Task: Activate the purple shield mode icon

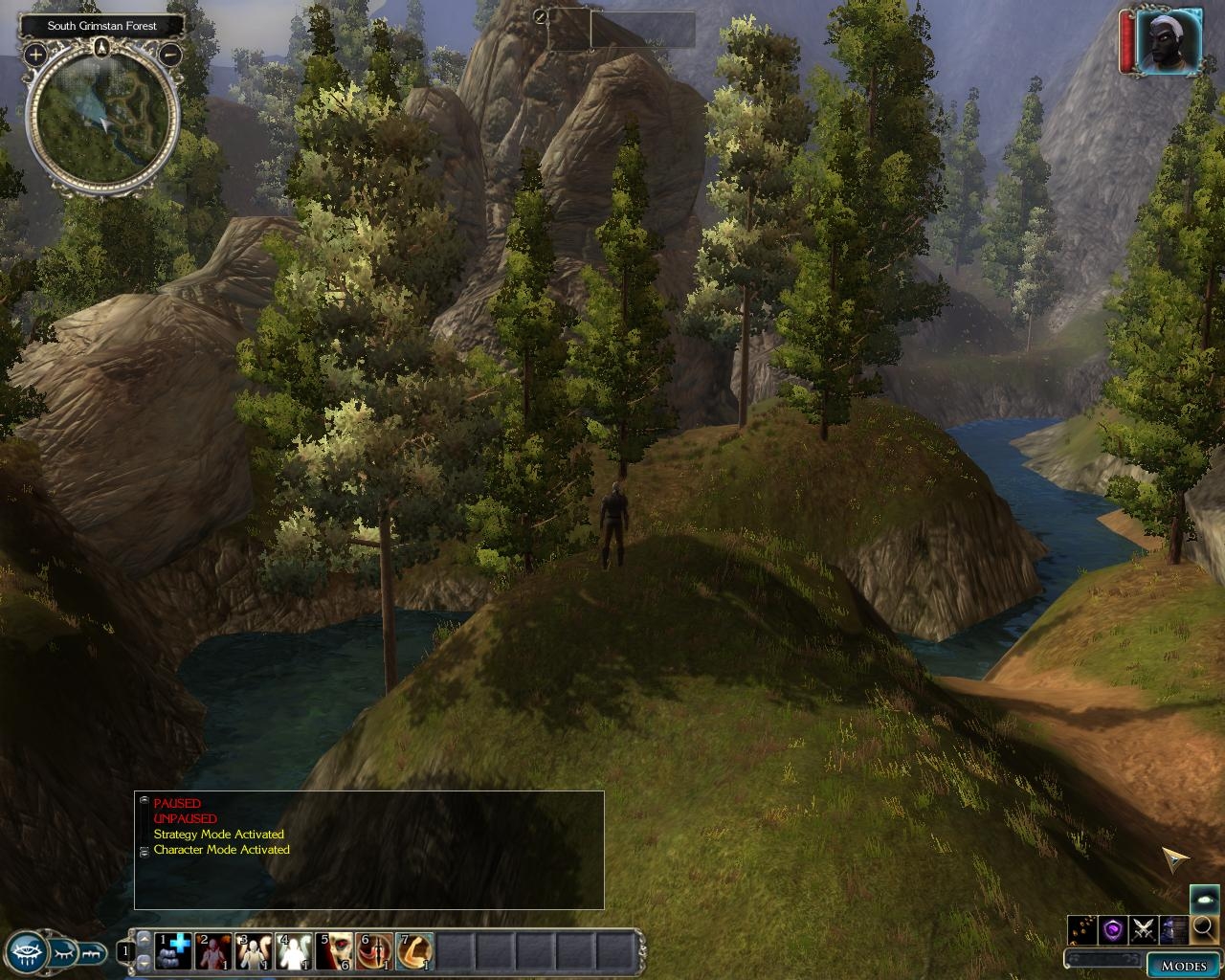Action: tap(1112, 928)
